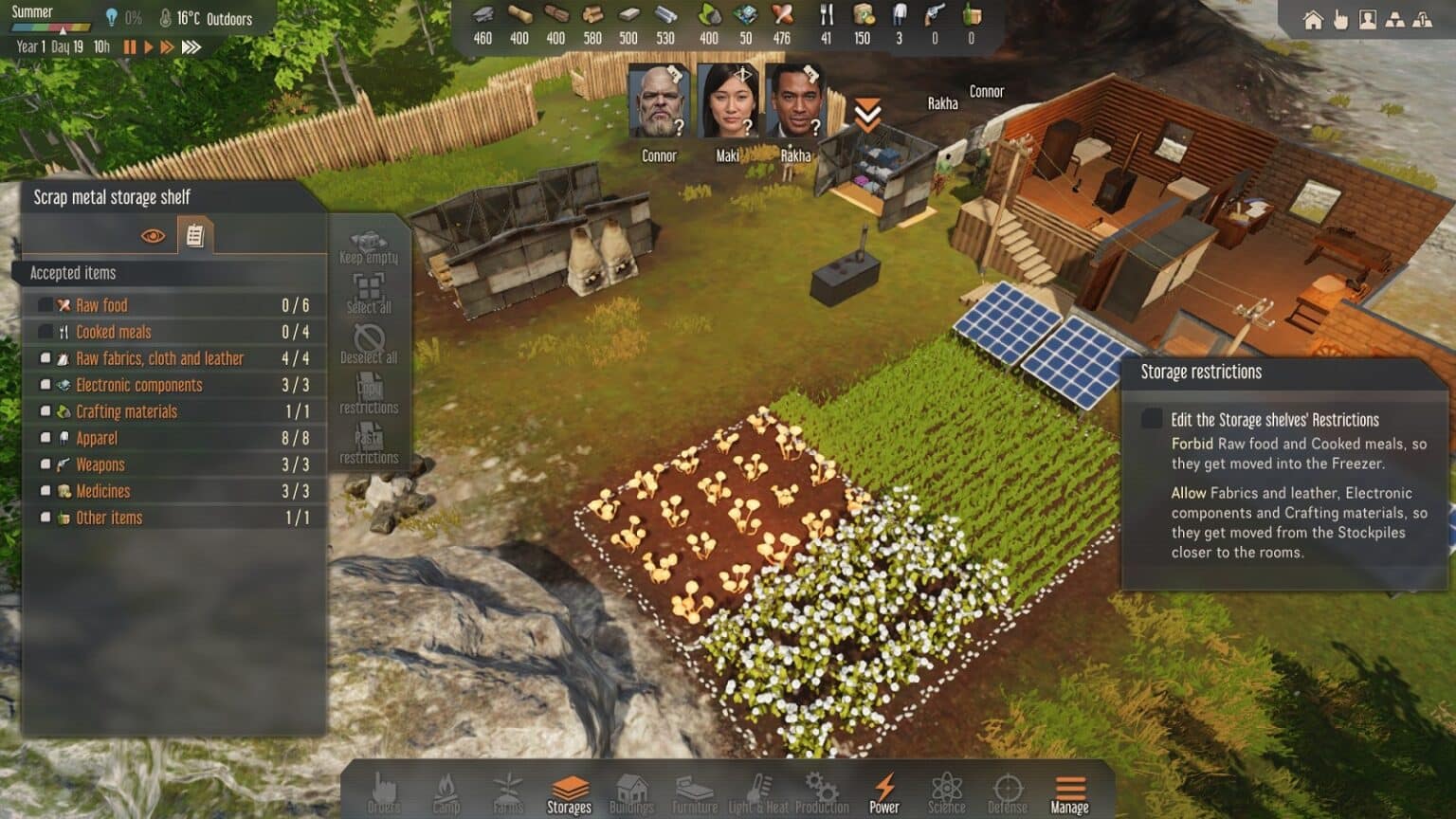Toggle the Apparel item category
Screen dimensions: 1456x819
click(x=45, y=438)
